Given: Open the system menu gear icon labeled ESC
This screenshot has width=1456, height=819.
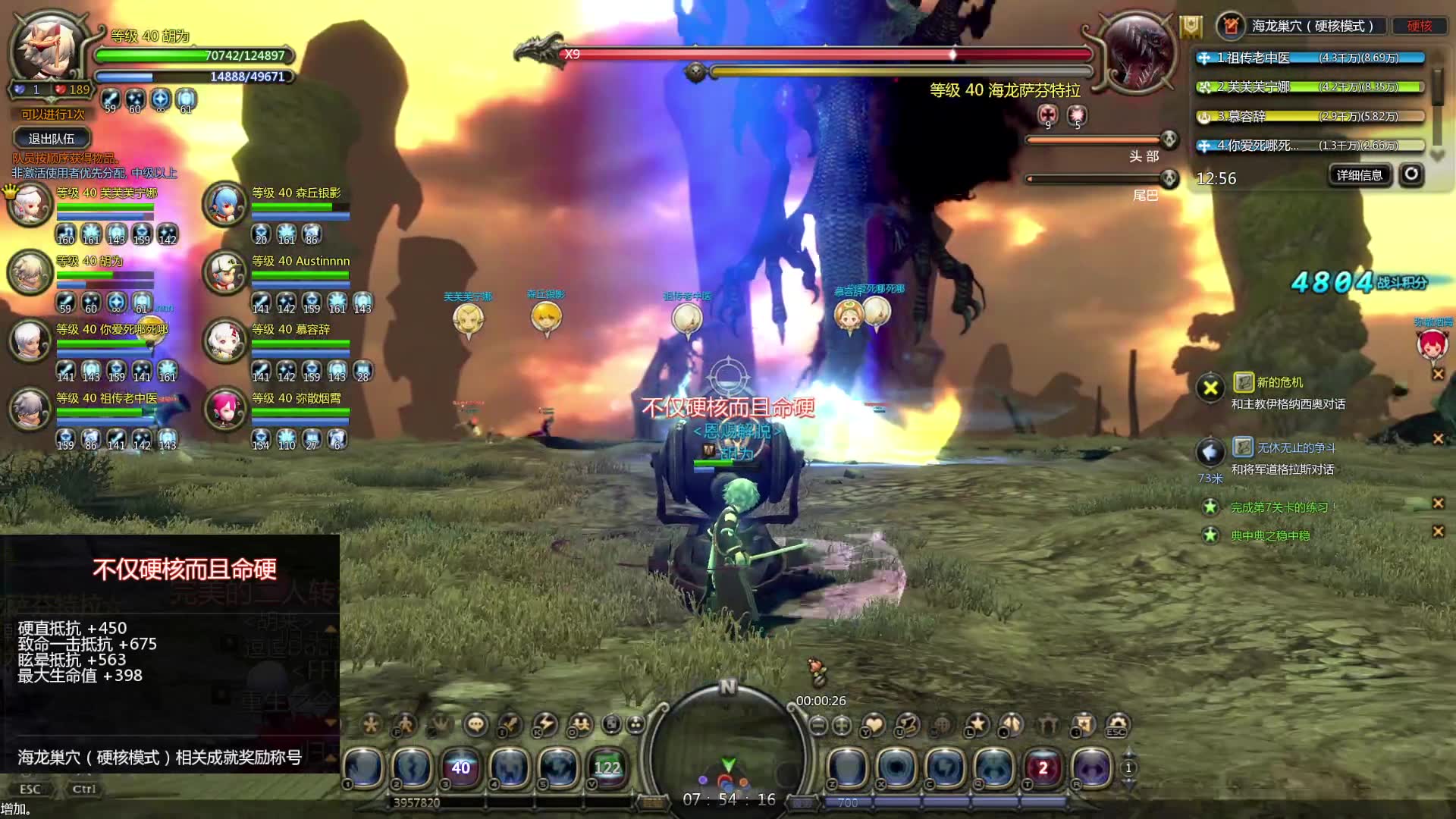Looking at the screenshot, I should (x=1117, y=725).
